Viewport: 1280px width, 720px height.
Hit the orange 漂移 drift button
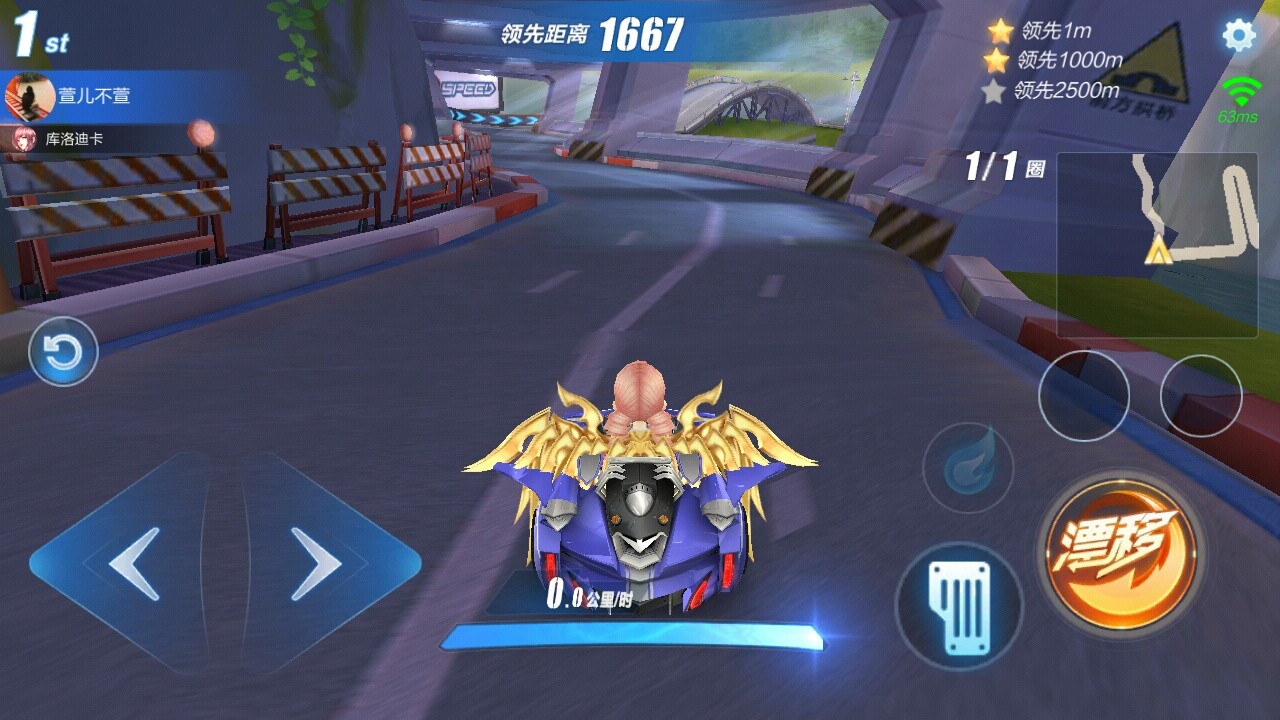click(1121, 548)
